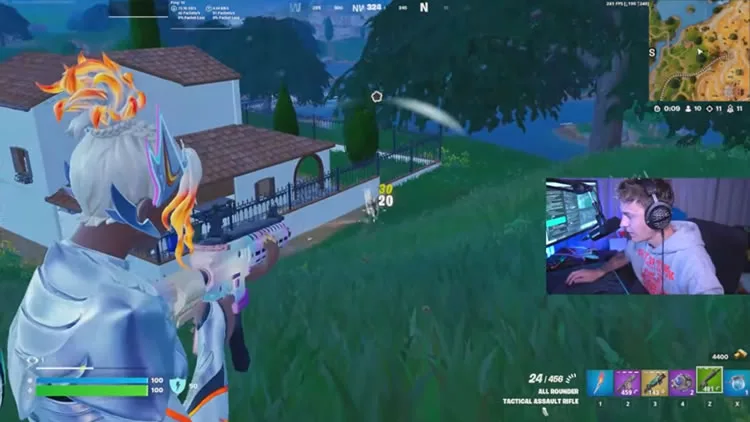The height and width of the screenshot is (422, 750).
Task: Select the blue shield potion slot
Action: tap(738, 383)
